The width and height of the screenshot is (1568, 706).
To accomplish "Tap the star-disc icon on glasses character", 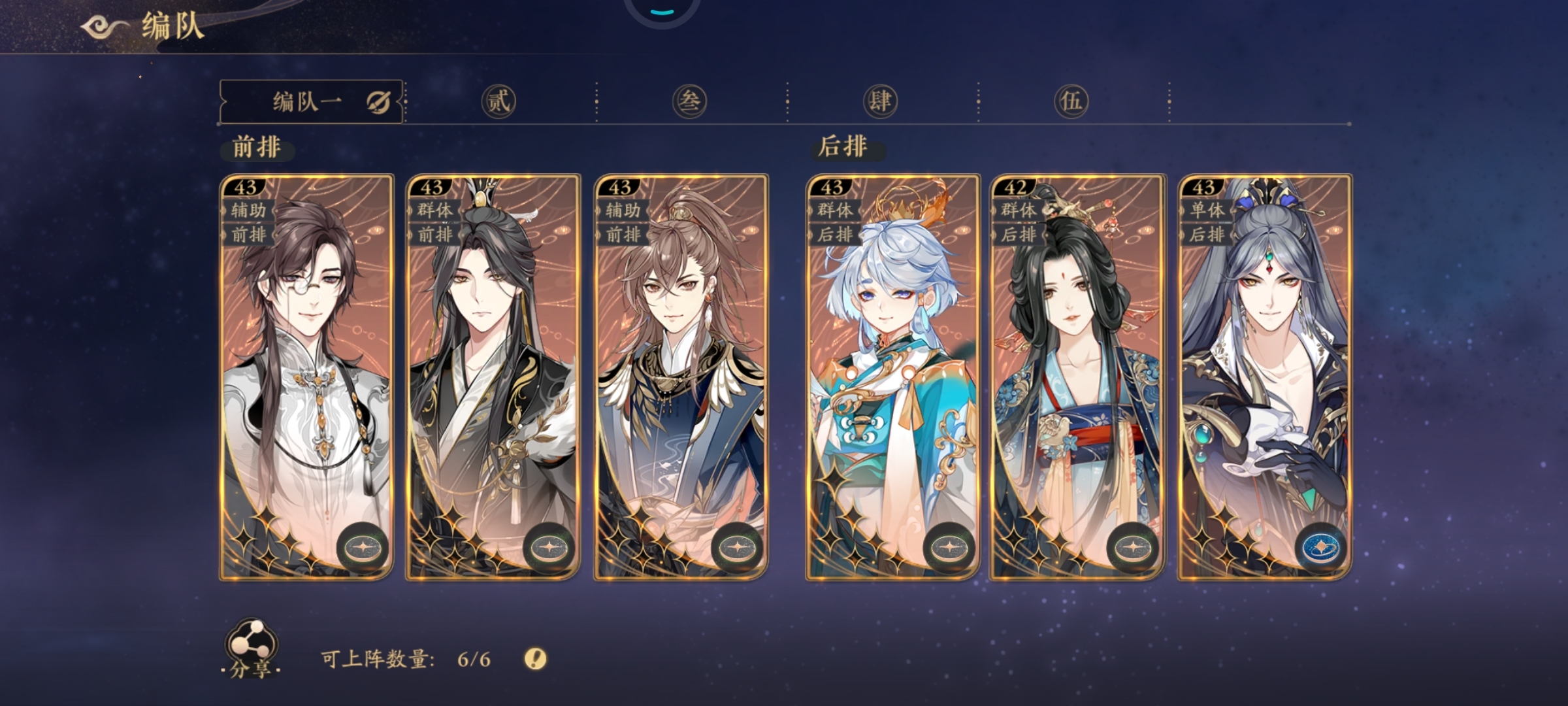I will [x=363, y=548].
